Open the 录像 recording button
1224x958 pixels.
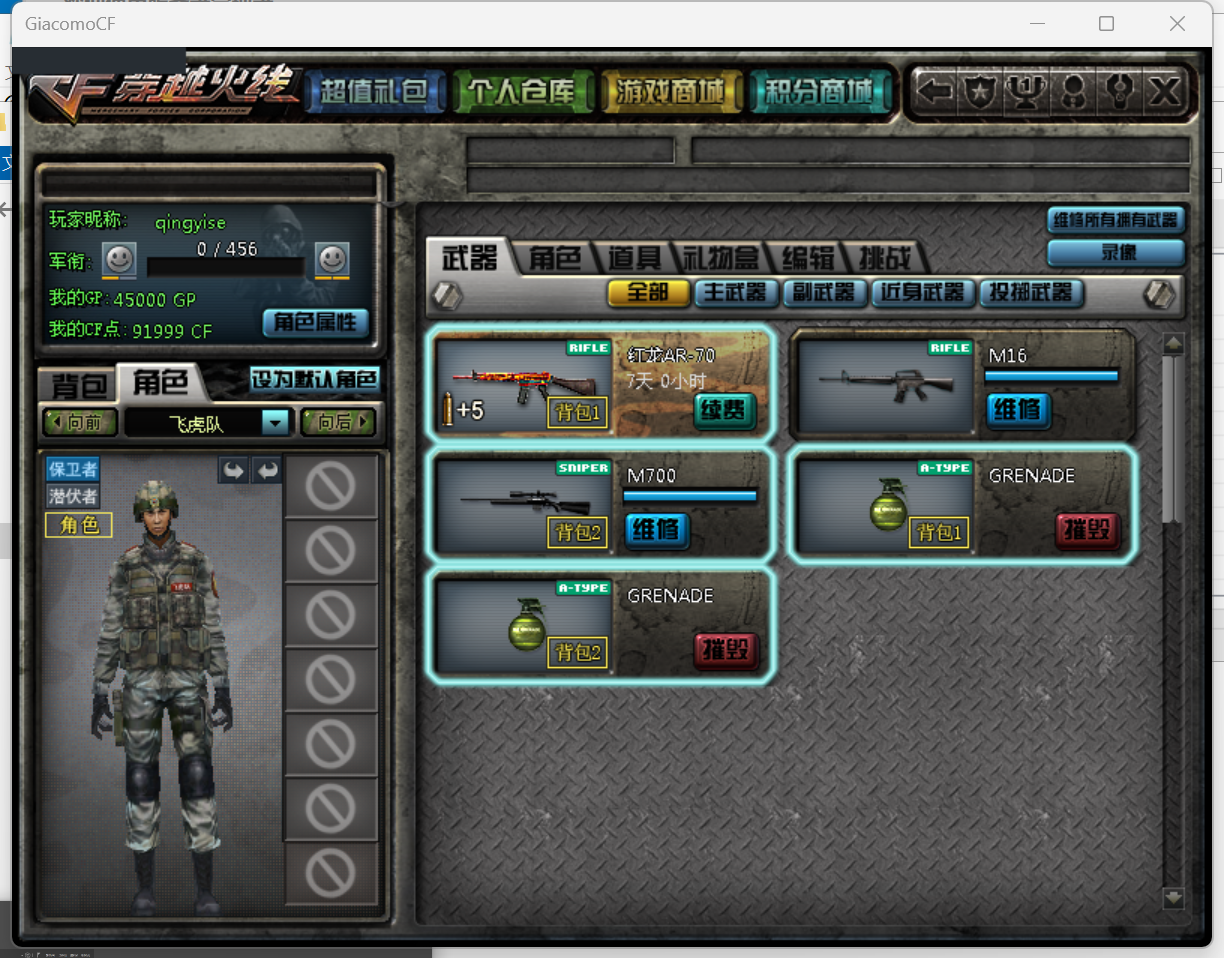point(1117,253)
